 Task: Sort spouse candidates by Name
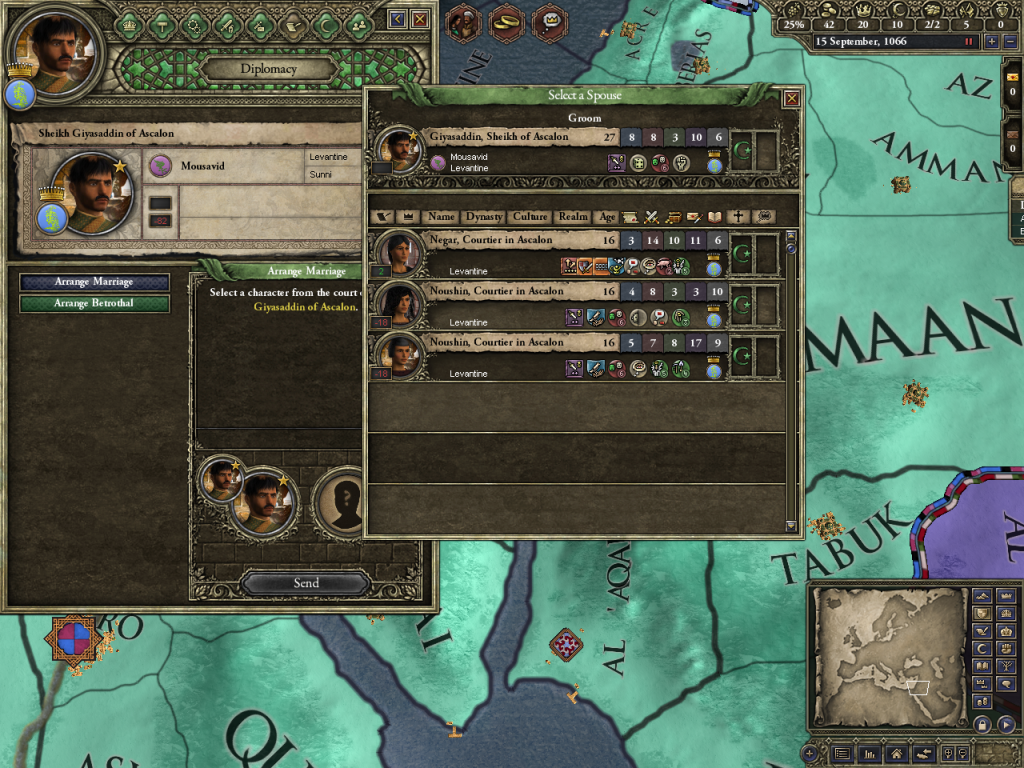click(441, 216)
